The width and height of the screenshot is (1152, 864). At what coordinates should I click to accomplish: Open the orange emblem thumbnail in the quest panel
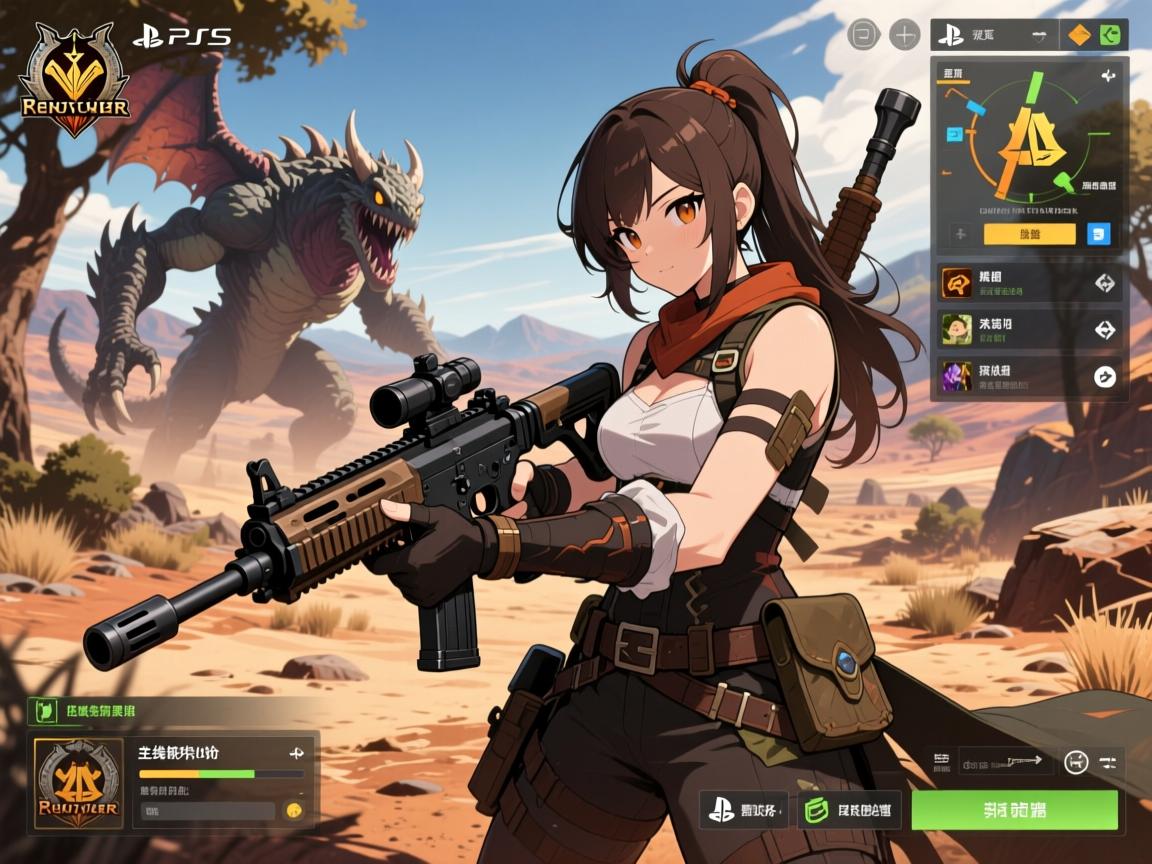pyautogui.click(x=79, y=784)
